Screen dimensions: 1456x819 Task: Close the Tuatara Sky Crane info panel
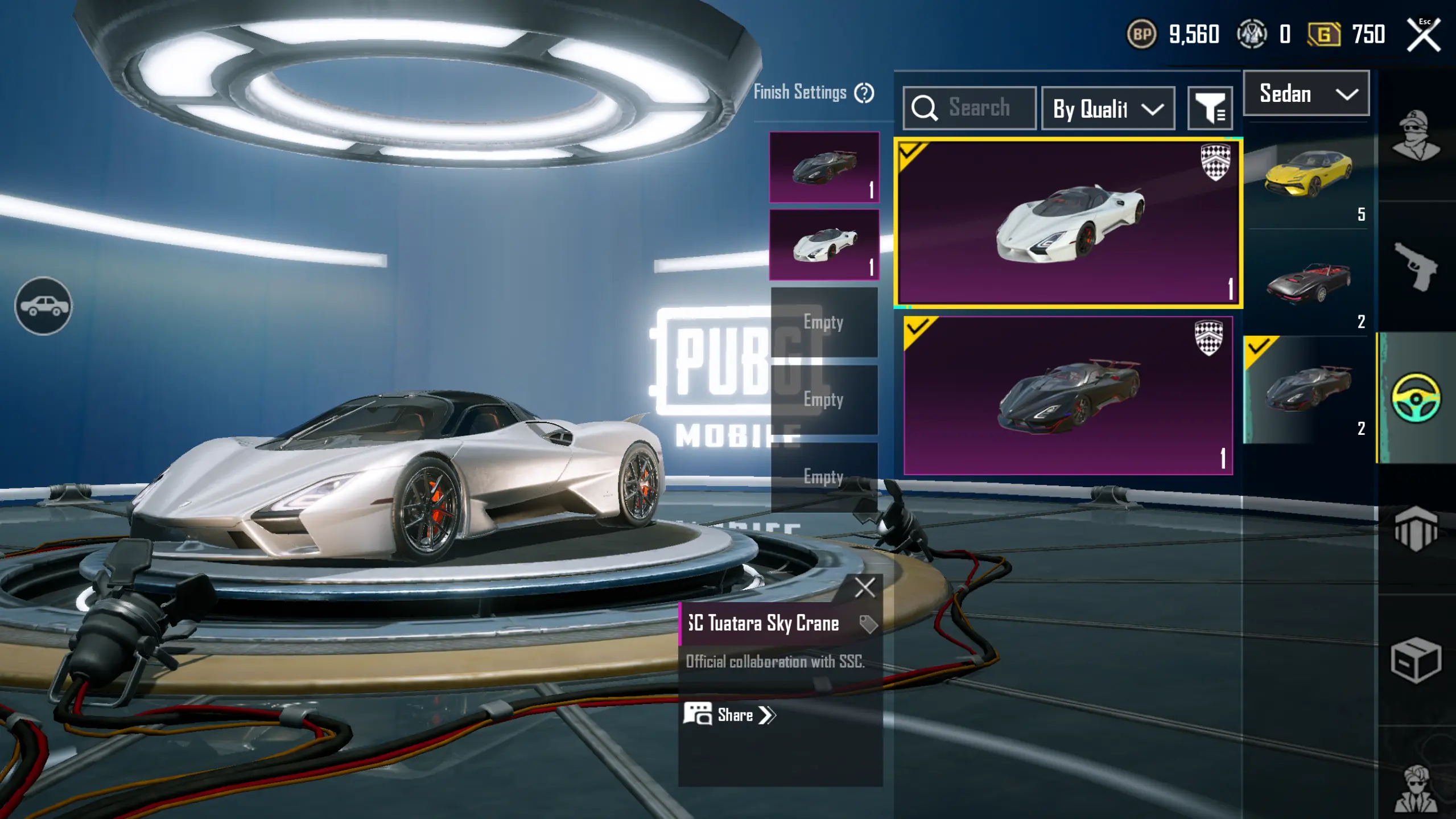click(x=864, y=587)
